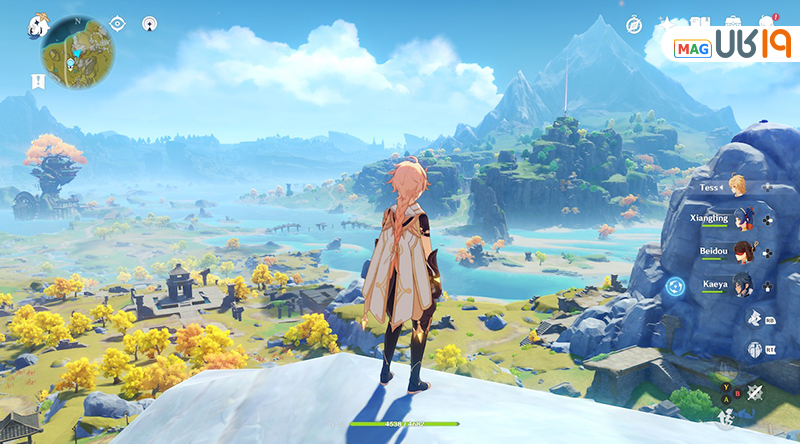Trigger the elemental burst icon

coord(756,349)
